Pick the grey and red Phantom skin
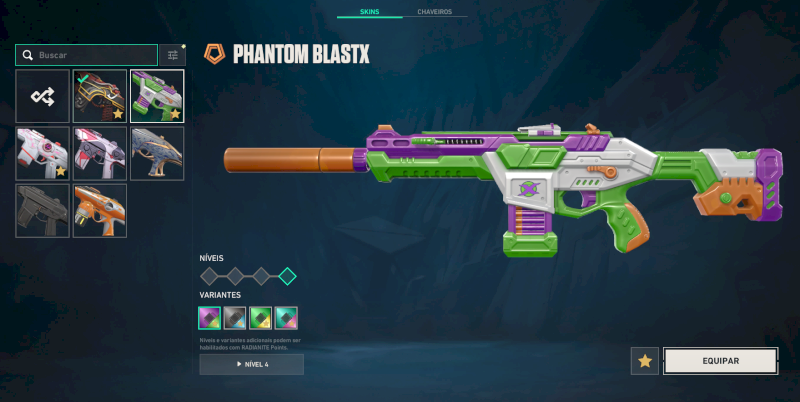Viewport: 800px width, 402px height. click(100, 153)
